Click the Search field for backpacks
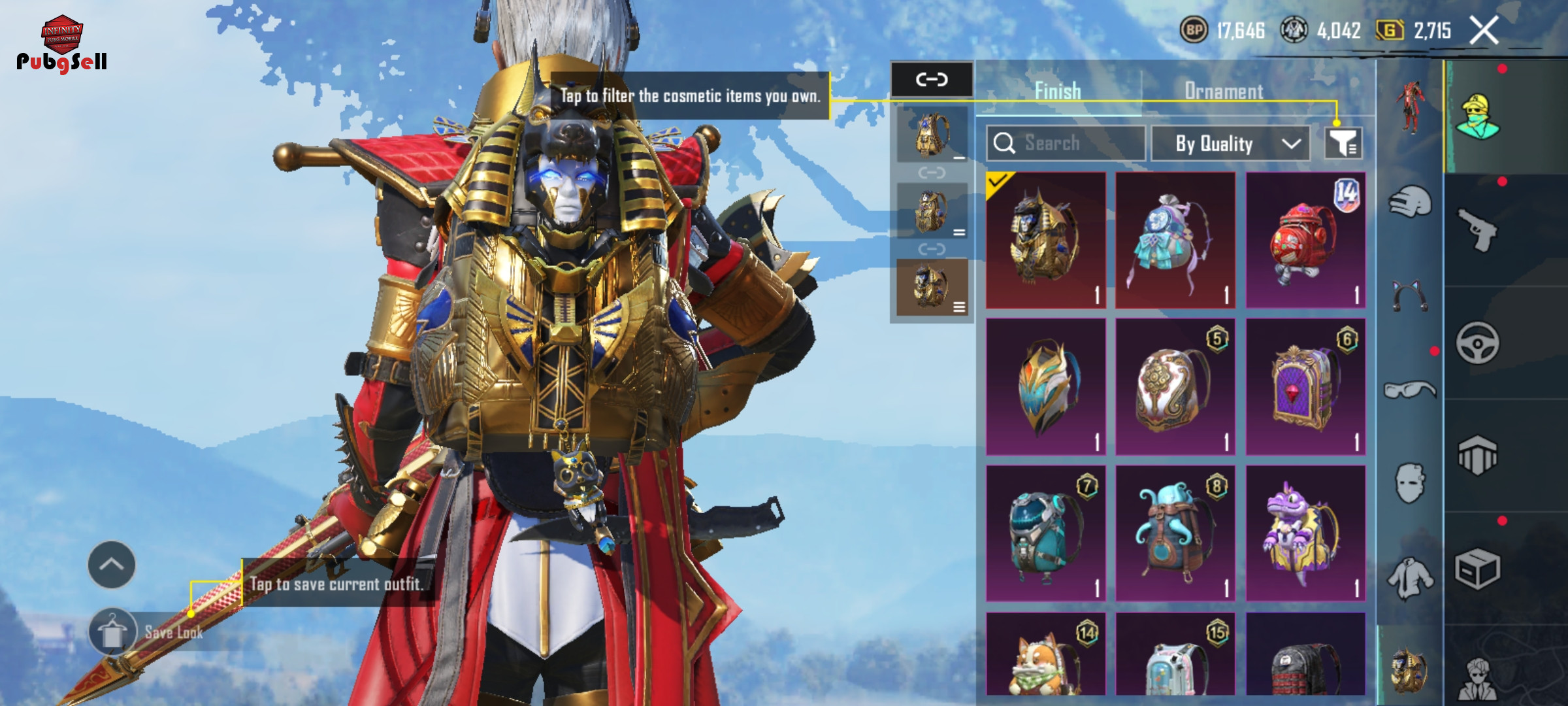This screenshot has width=1568, height=706. click(x=1066, y=143)
